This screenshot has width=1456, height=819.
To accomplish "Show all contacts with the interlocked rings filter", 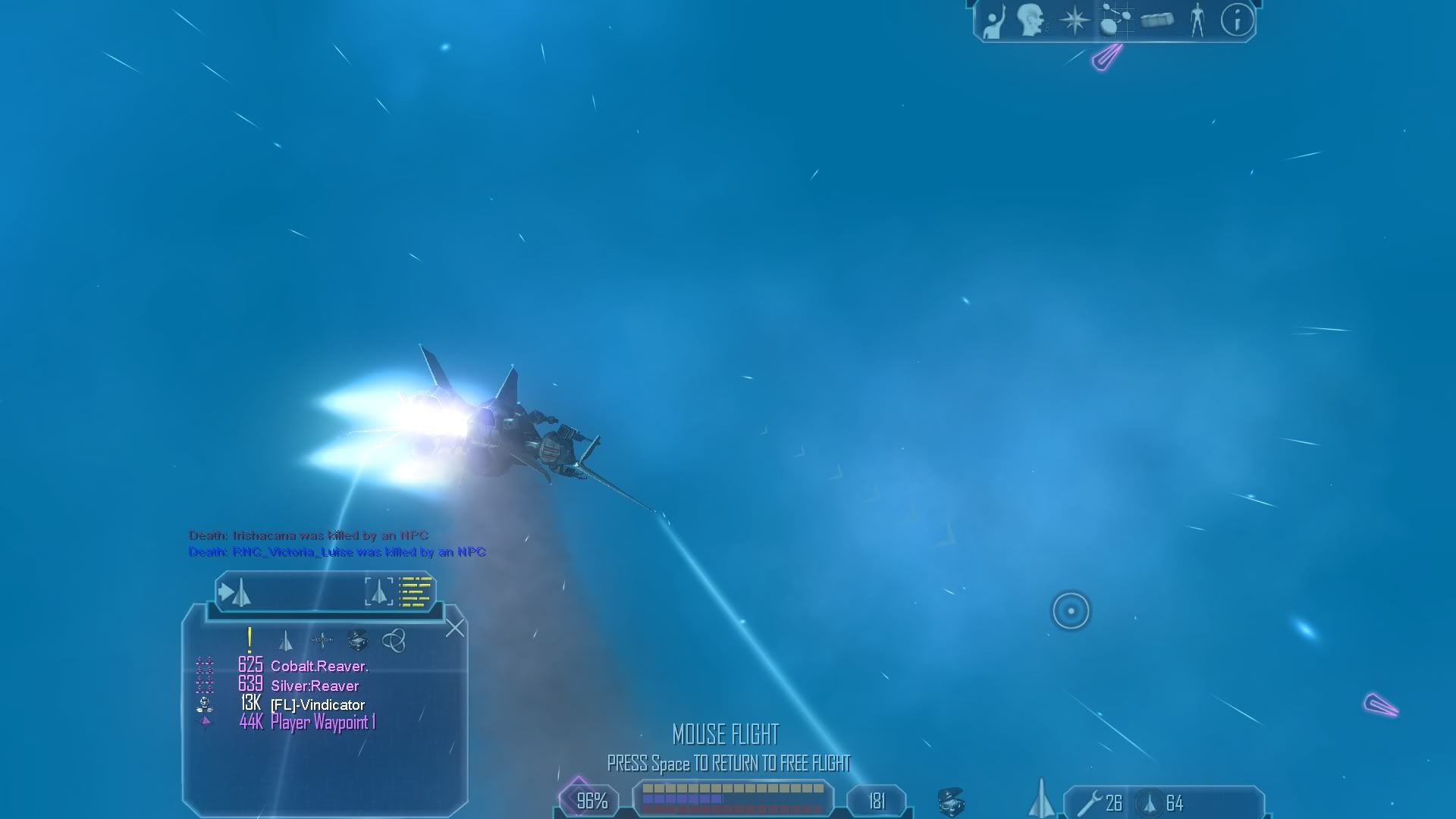I will click(x=394, y=641).
